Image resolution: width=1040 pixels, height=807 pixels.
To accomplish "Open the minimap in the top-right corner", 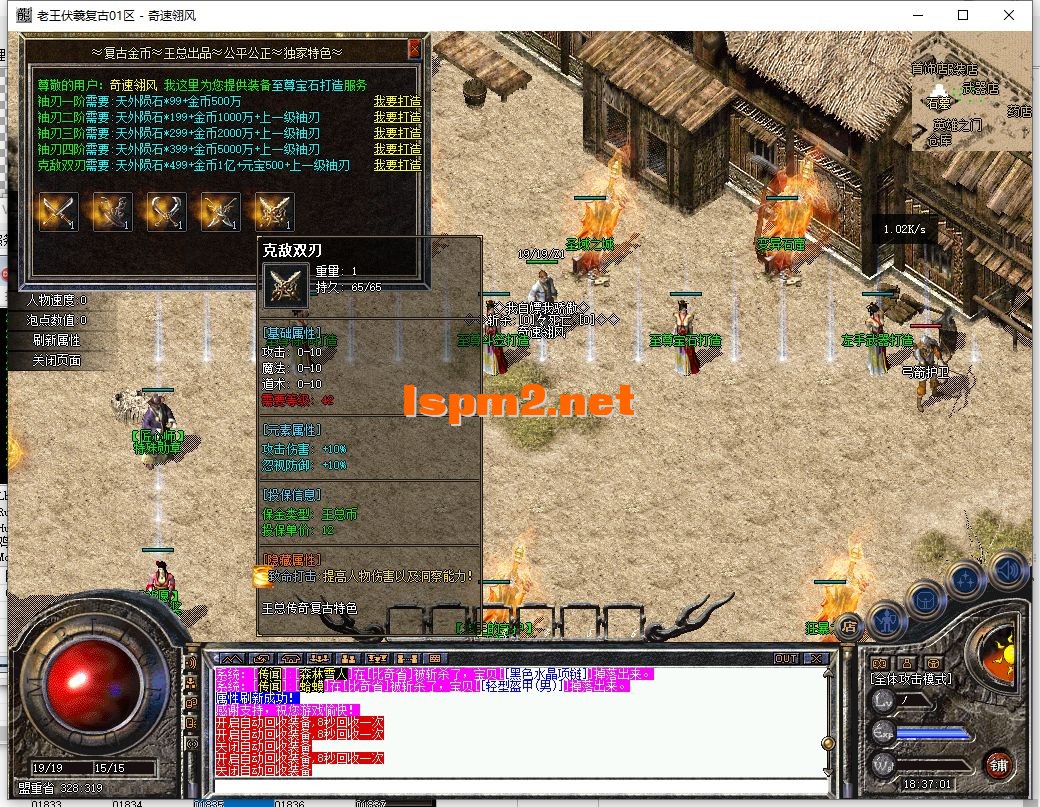I will click(970, 95).
